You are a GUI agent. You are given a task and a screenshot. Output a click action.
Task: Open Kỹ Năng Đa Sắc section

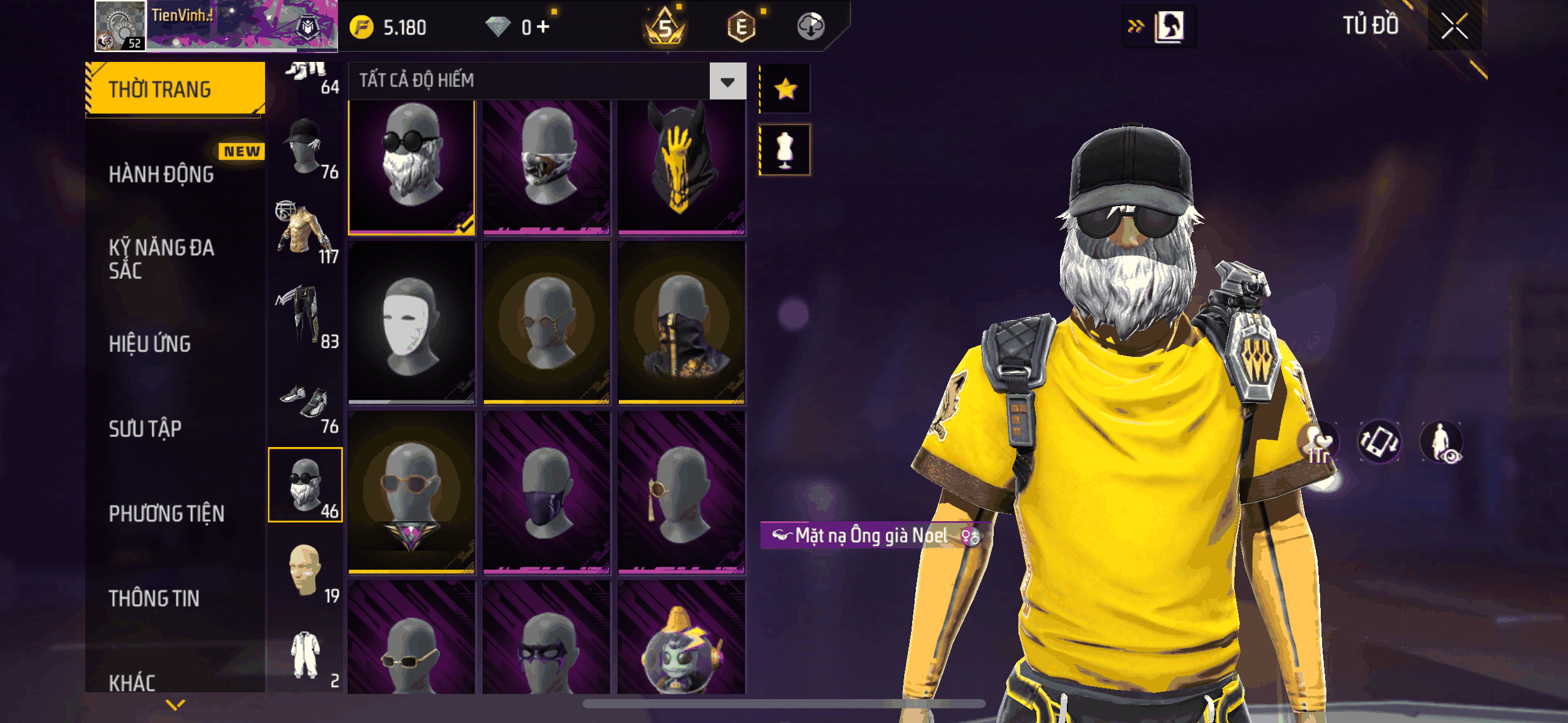tap(162, 259)
